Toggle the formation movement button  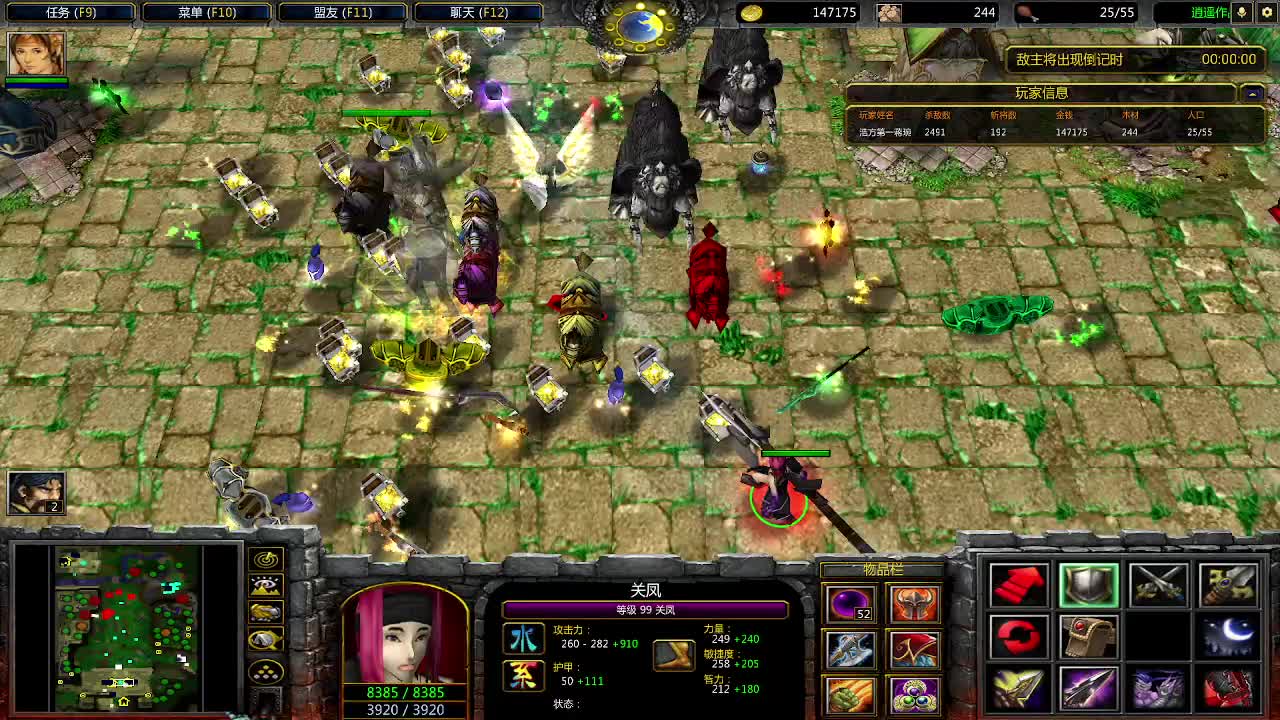pos(266,671)
